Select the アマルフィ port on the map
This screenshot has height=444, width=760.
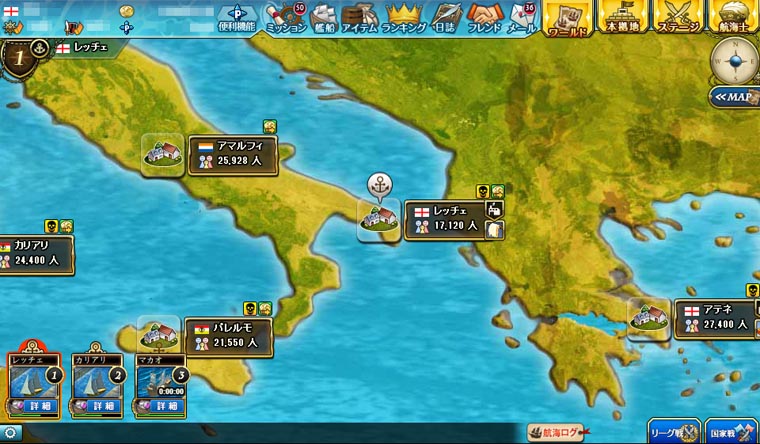point(230,152)
